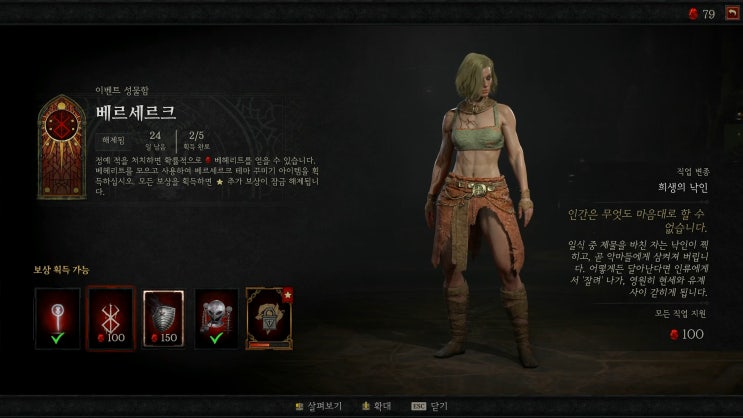Select the shield reward costing 150
743x418 pixels.
click(x=164, y=319)
